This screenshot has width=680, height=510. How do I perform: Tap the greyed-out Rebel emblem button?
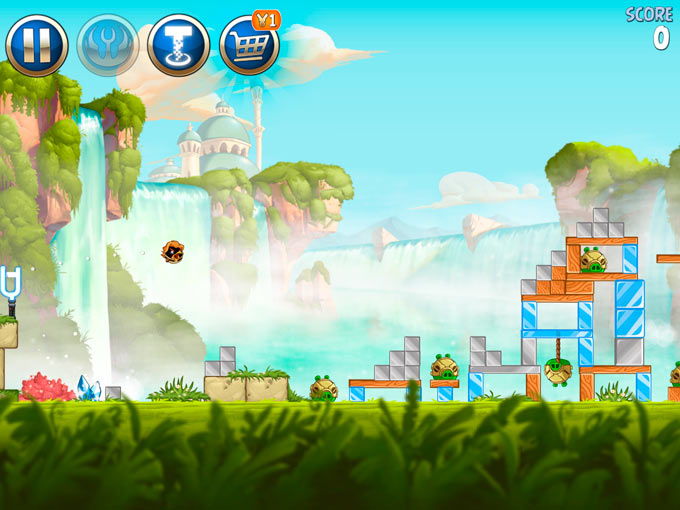click(108, 45)
